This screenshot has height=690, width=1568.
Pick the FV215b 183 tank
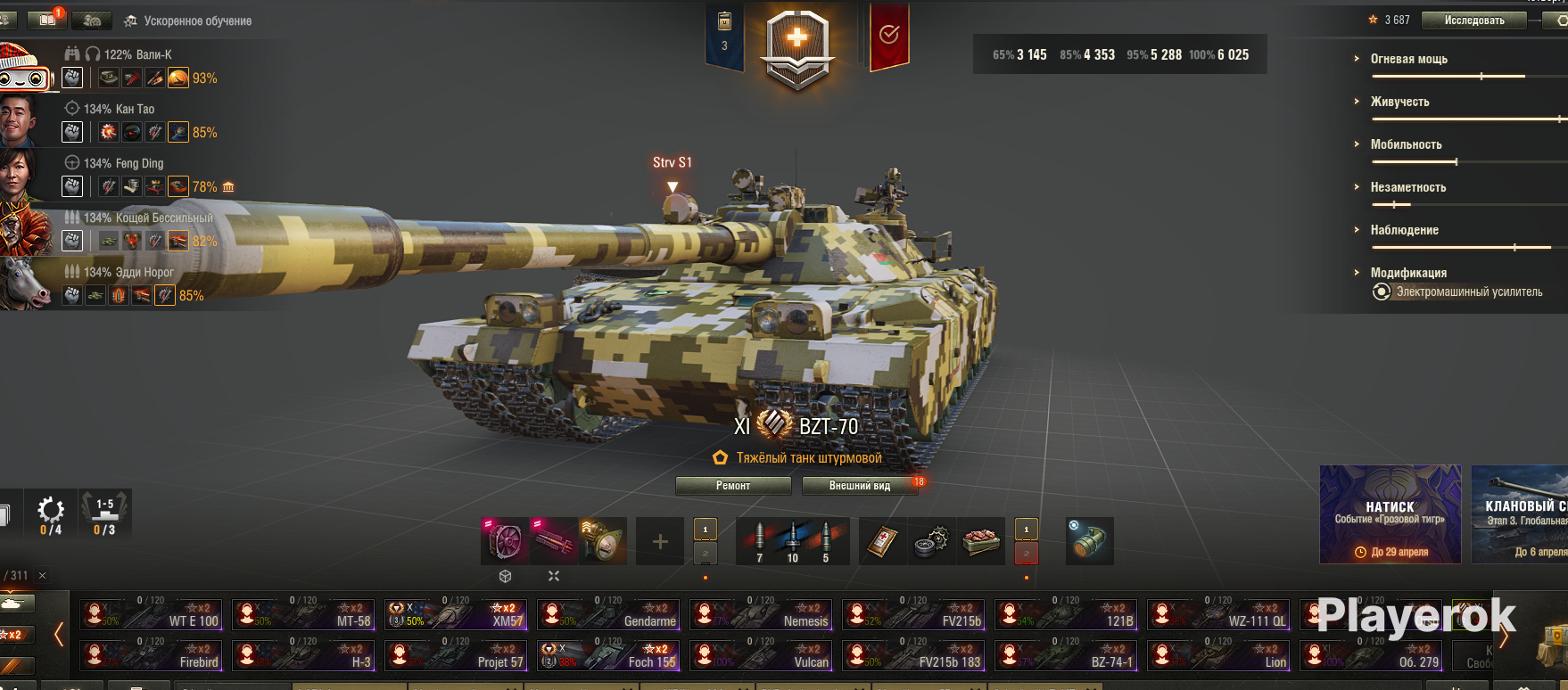coord(914,655)
